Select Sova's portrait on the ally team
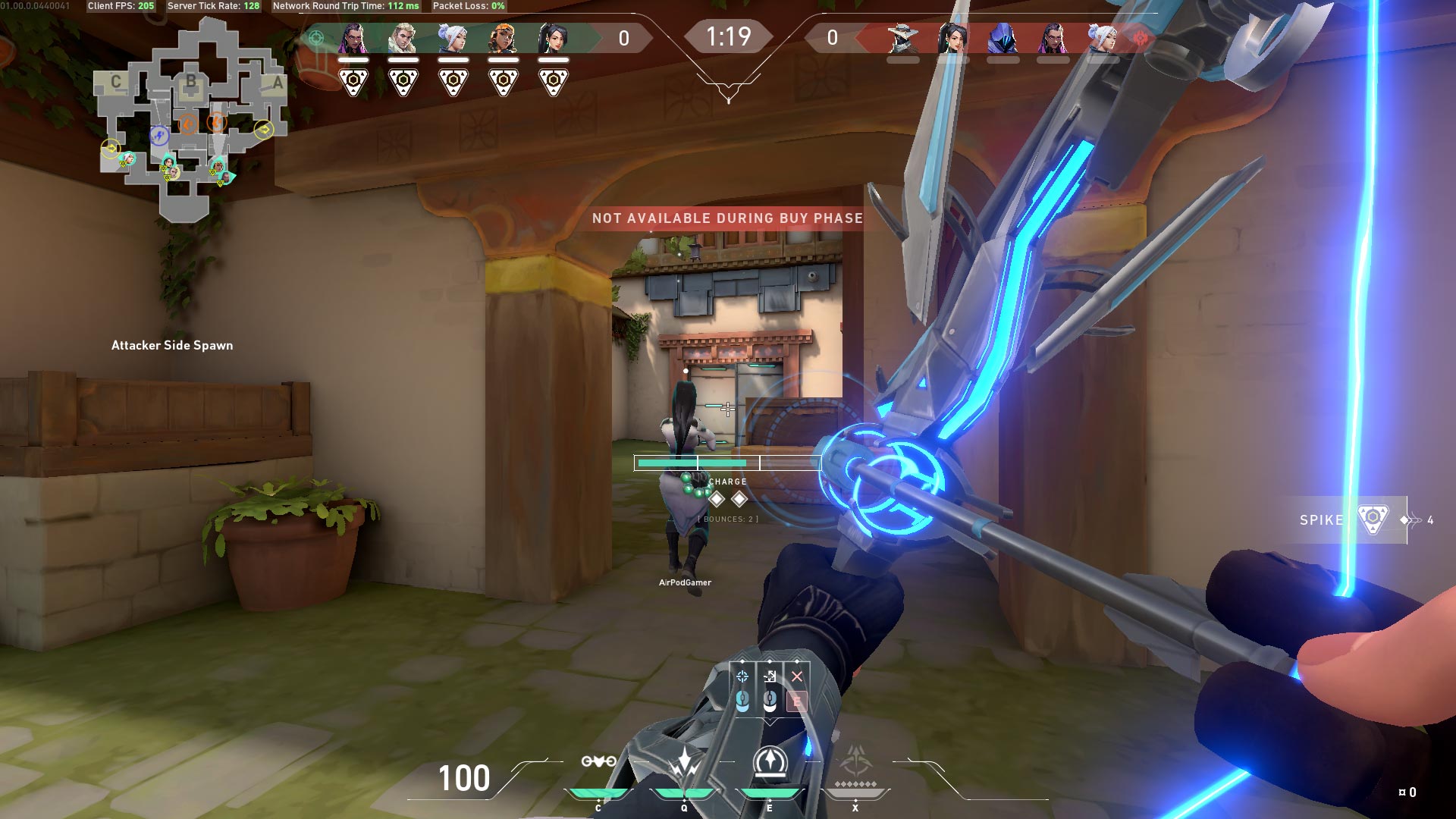The width and height of the screenshot is (1456, 819). click(x=403, y=38)
